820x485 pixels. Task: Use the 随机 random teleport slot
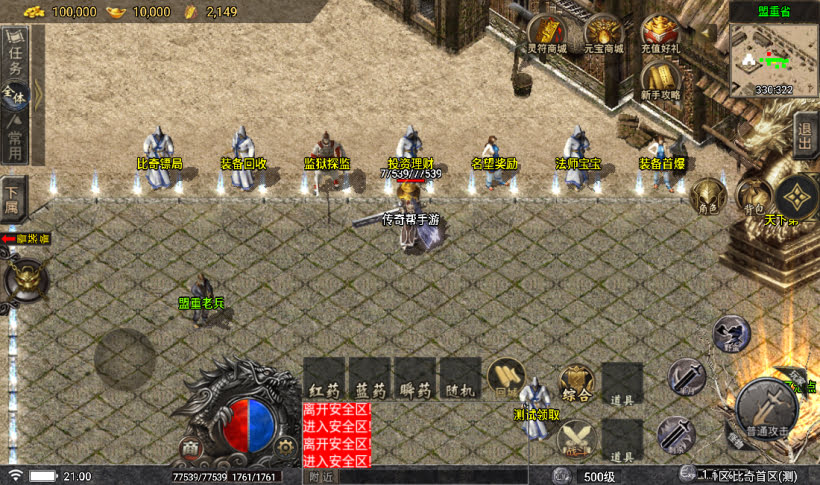[x=461, y=380]
